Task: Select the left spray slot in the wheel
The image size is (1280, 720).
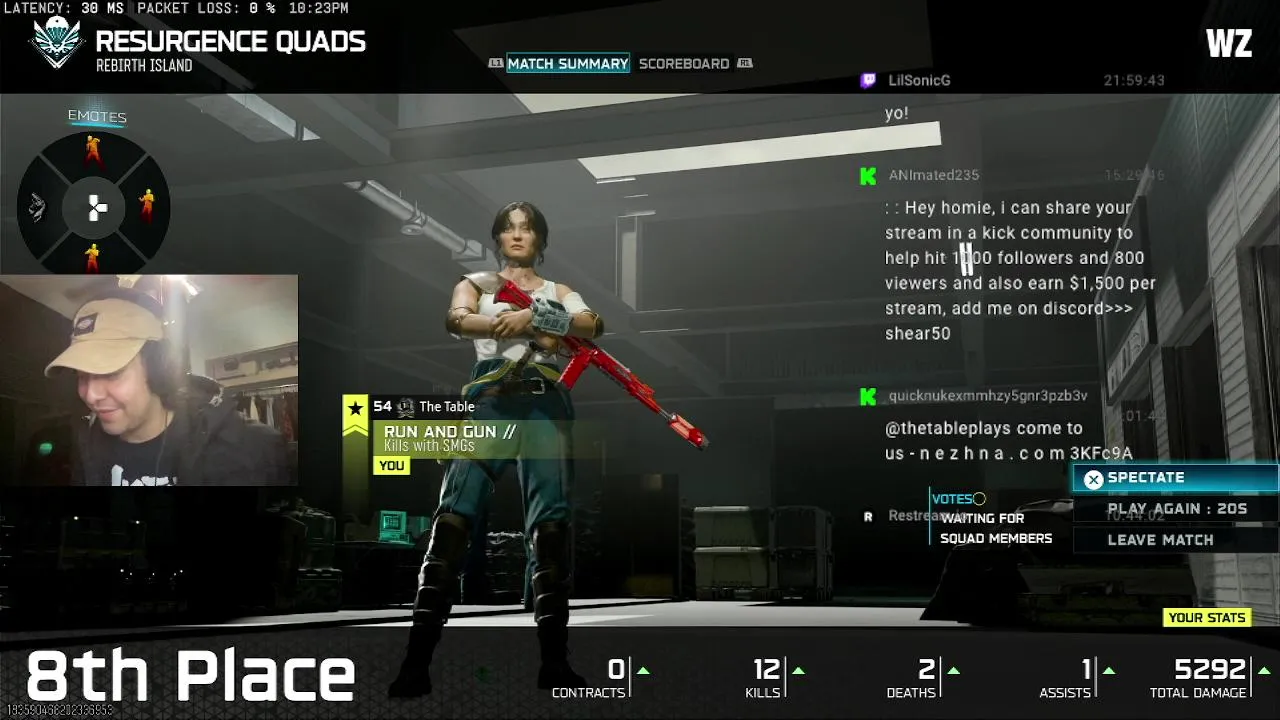Action: pos(37,207)
